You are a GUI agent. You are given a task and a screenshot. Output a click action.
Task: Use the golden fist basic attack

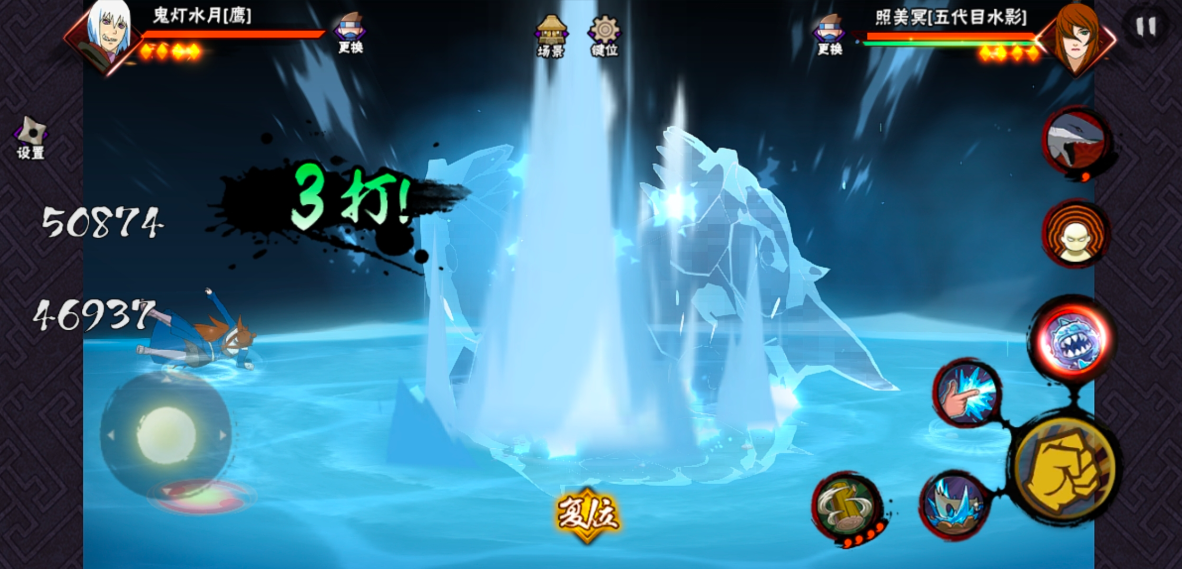coord(1064,468)
